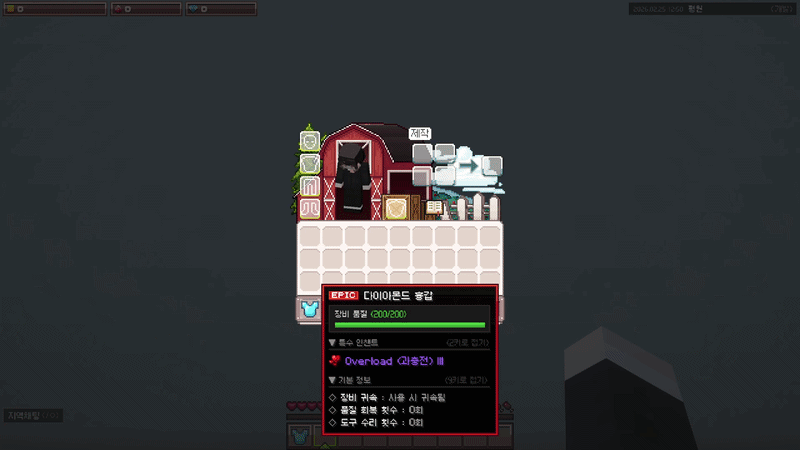
Task: Collapse the basic info section
Action: (333, 380)
